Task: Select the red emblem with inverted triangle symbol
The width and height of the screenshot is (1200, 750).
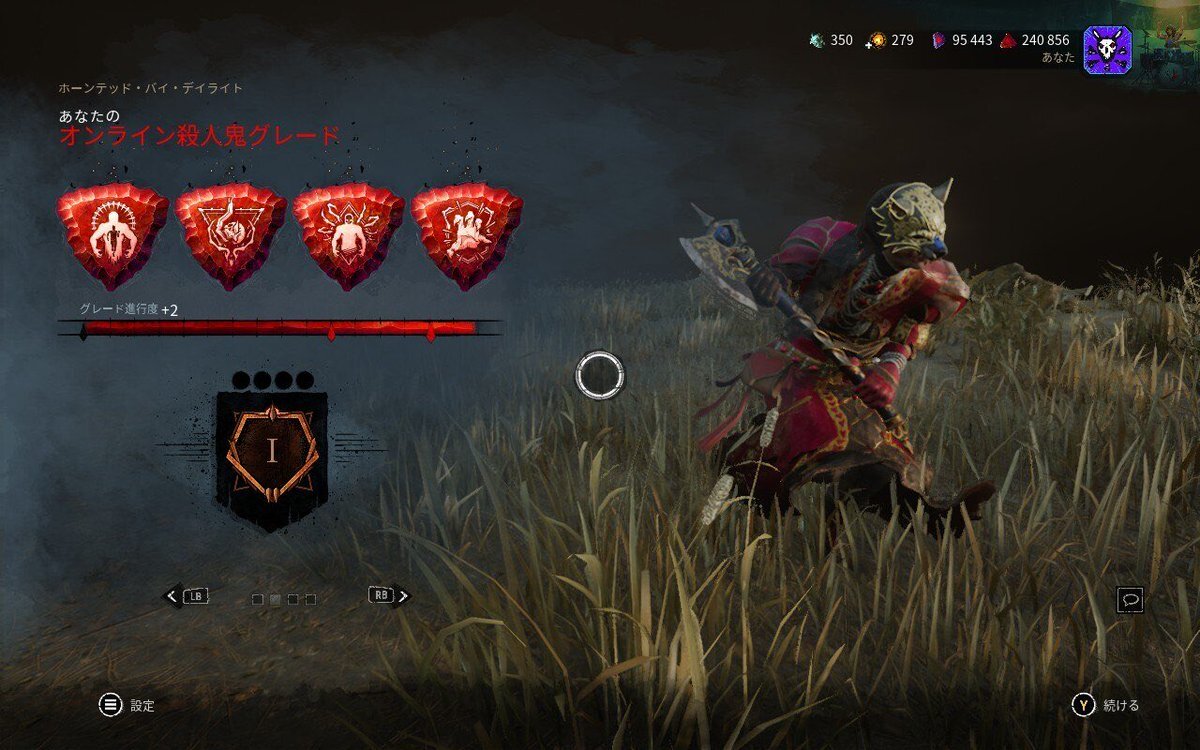Action: 230,235
